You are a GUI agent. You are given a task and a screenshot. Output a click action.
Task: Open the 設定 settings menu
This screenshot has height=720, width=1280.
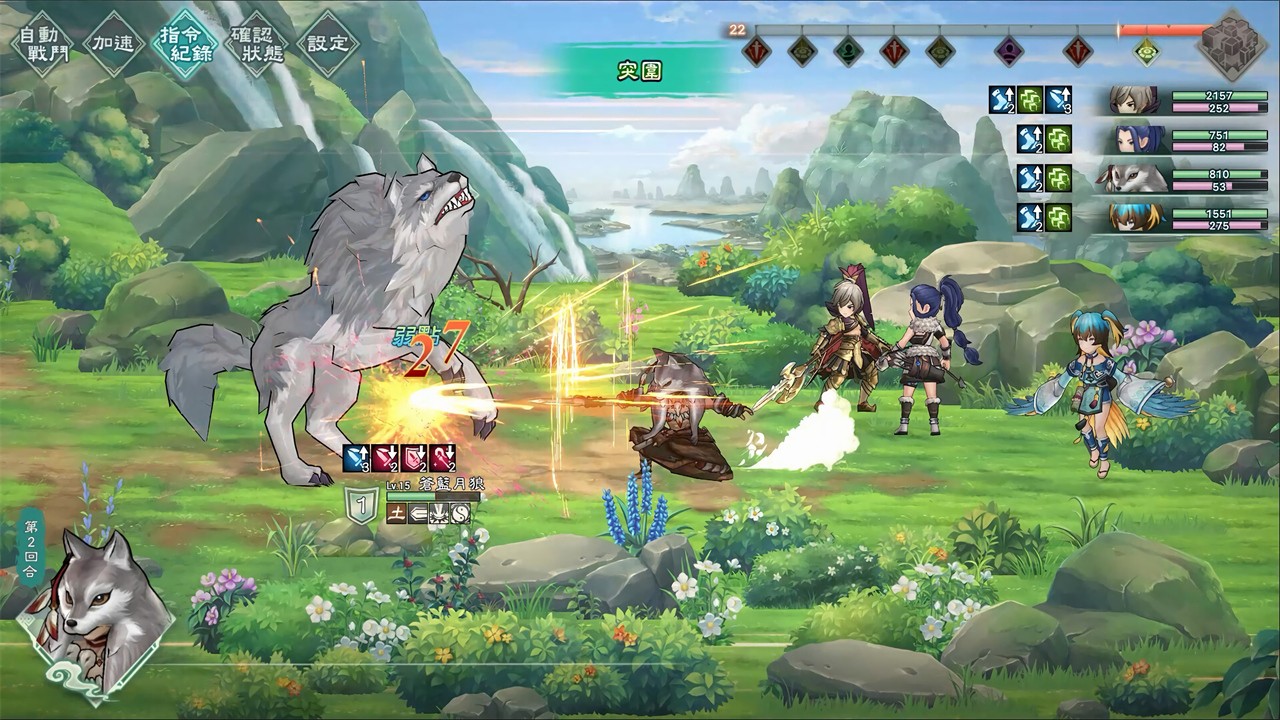[x=328, y=43]
